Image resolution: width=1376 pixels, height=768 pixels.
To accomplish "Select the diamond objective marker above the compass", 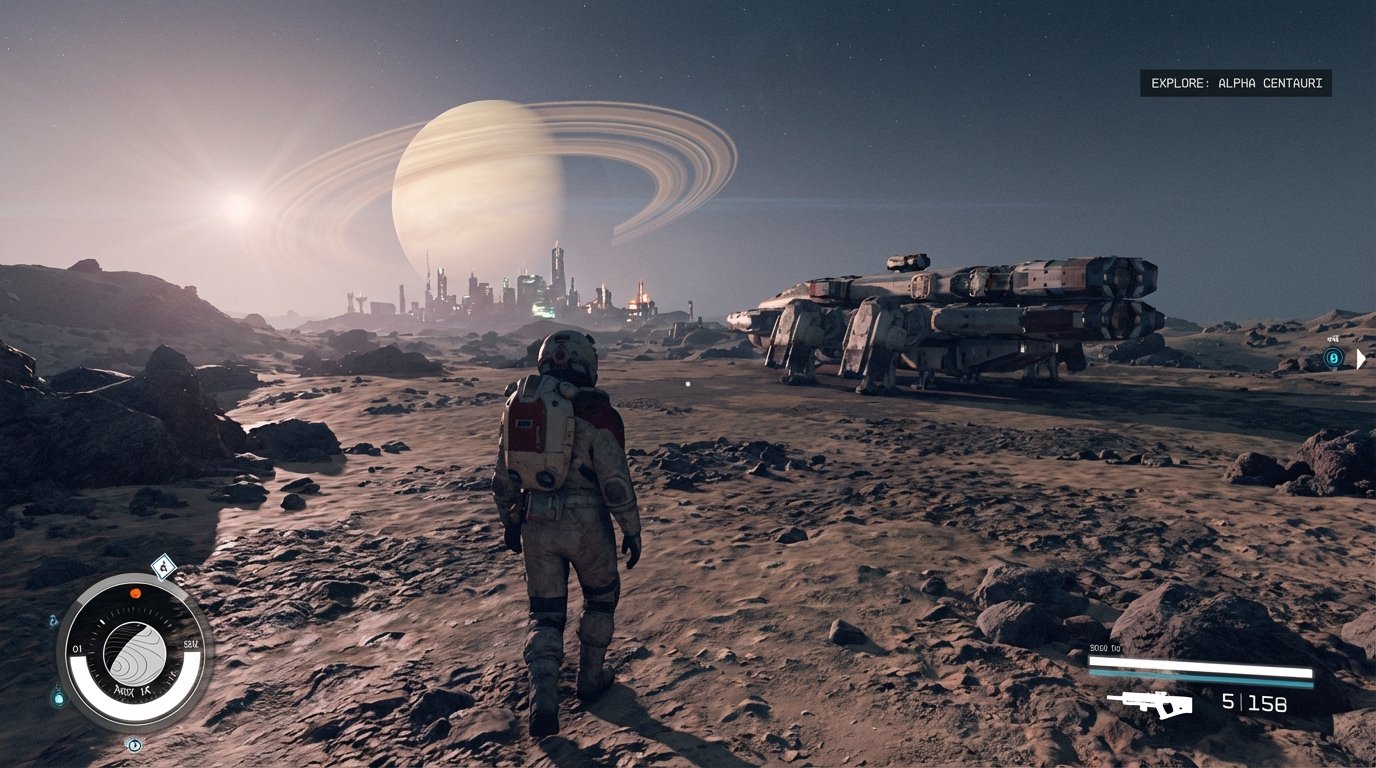I will (x=164, y=567).
